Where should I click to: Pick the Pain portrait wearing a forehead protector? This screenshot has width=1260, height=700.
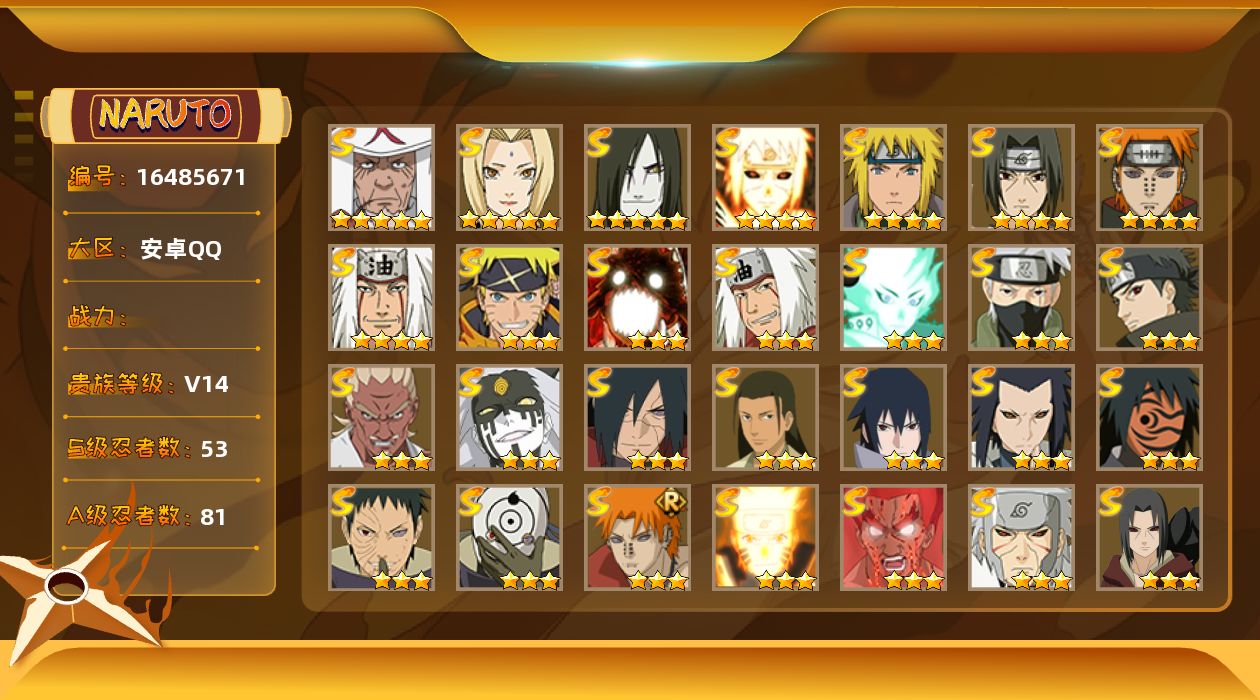tap(1149, 178)
